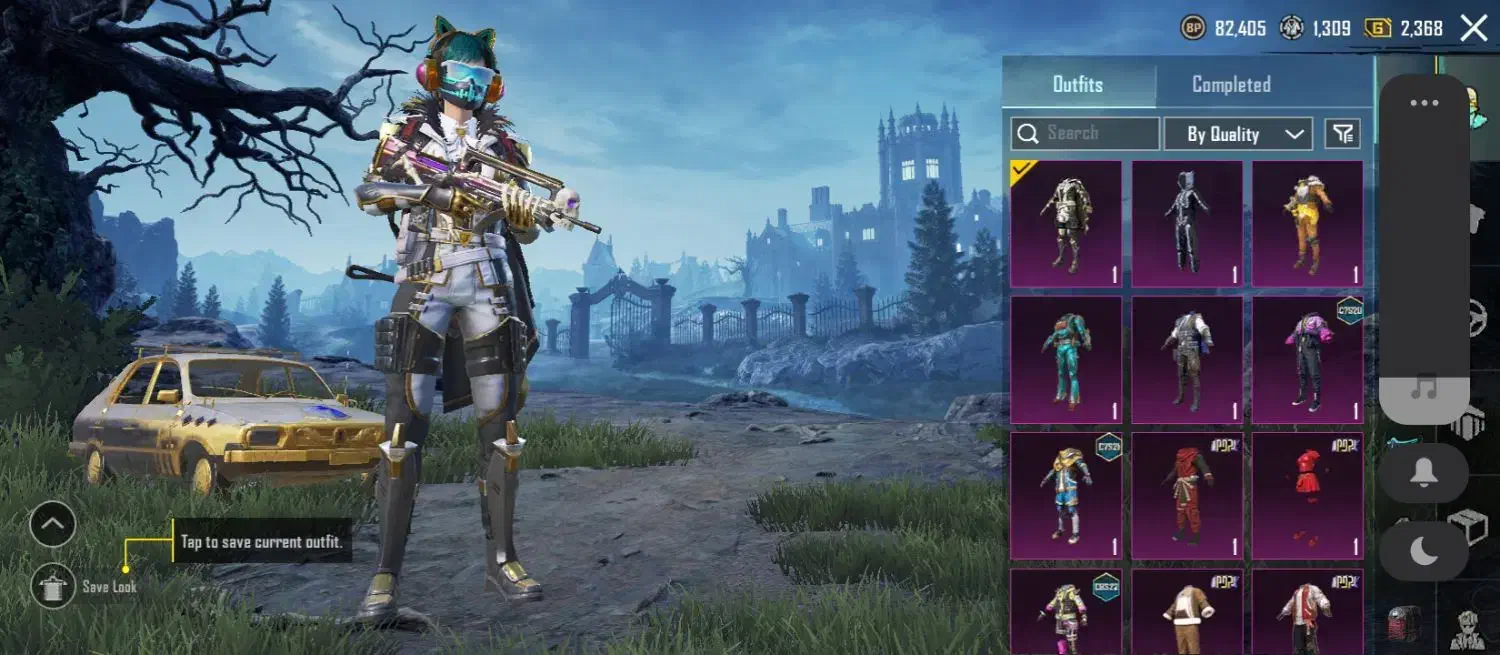The image size is (1500, 655).
Task: Close the inventory with the X
Action: point(1474,28)
